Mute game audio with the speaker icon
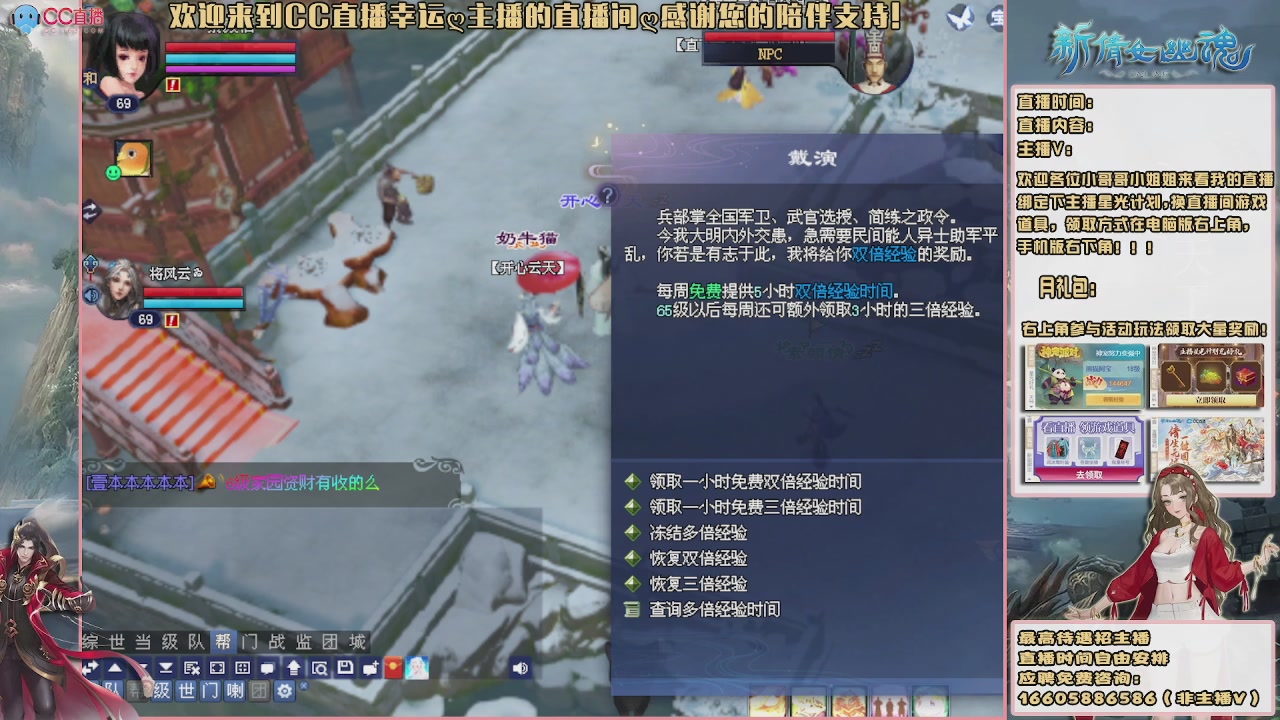 pos(521,667)
